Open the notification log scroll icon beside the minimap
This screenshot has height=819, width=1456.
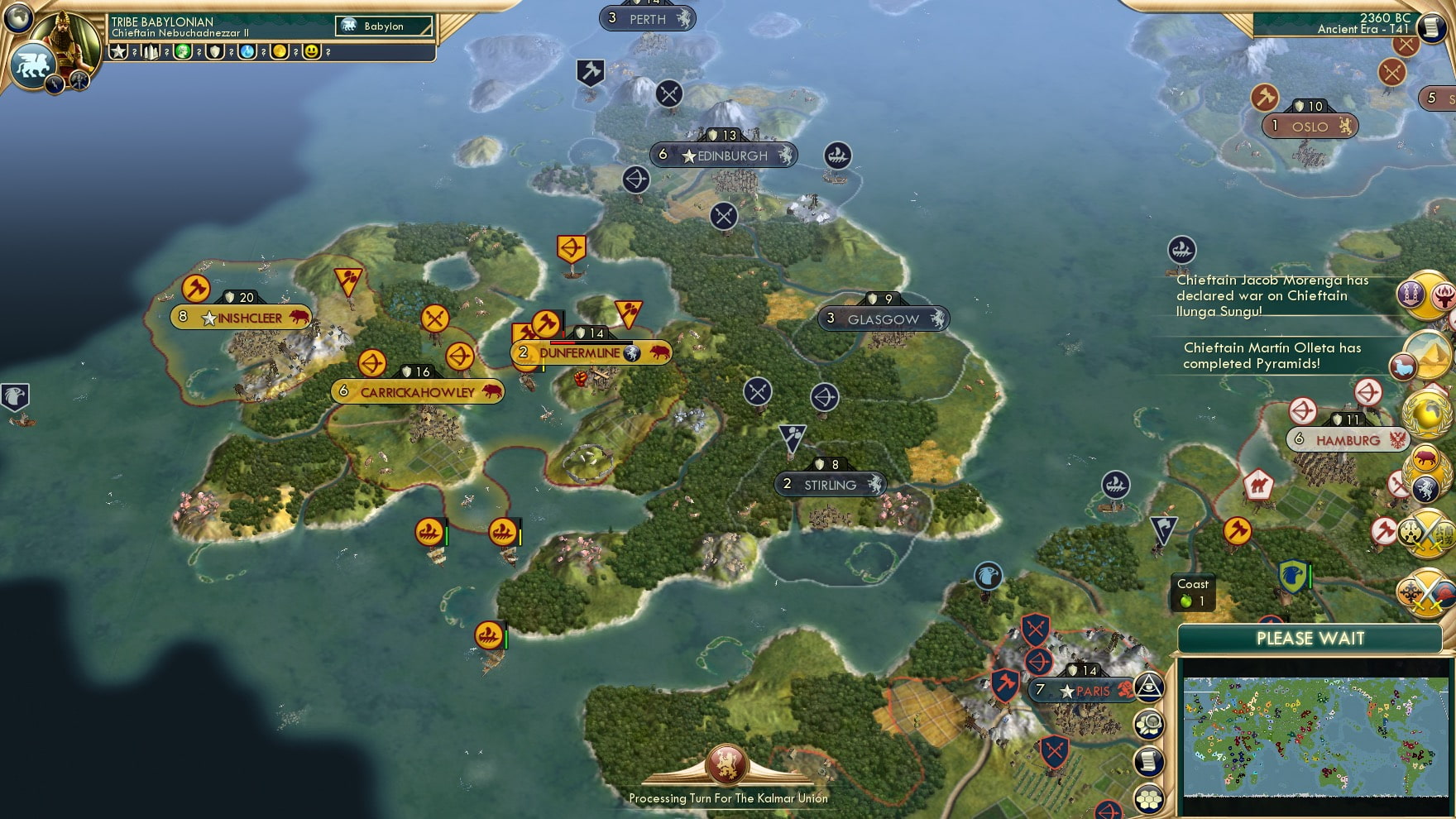coord(1150,760)
